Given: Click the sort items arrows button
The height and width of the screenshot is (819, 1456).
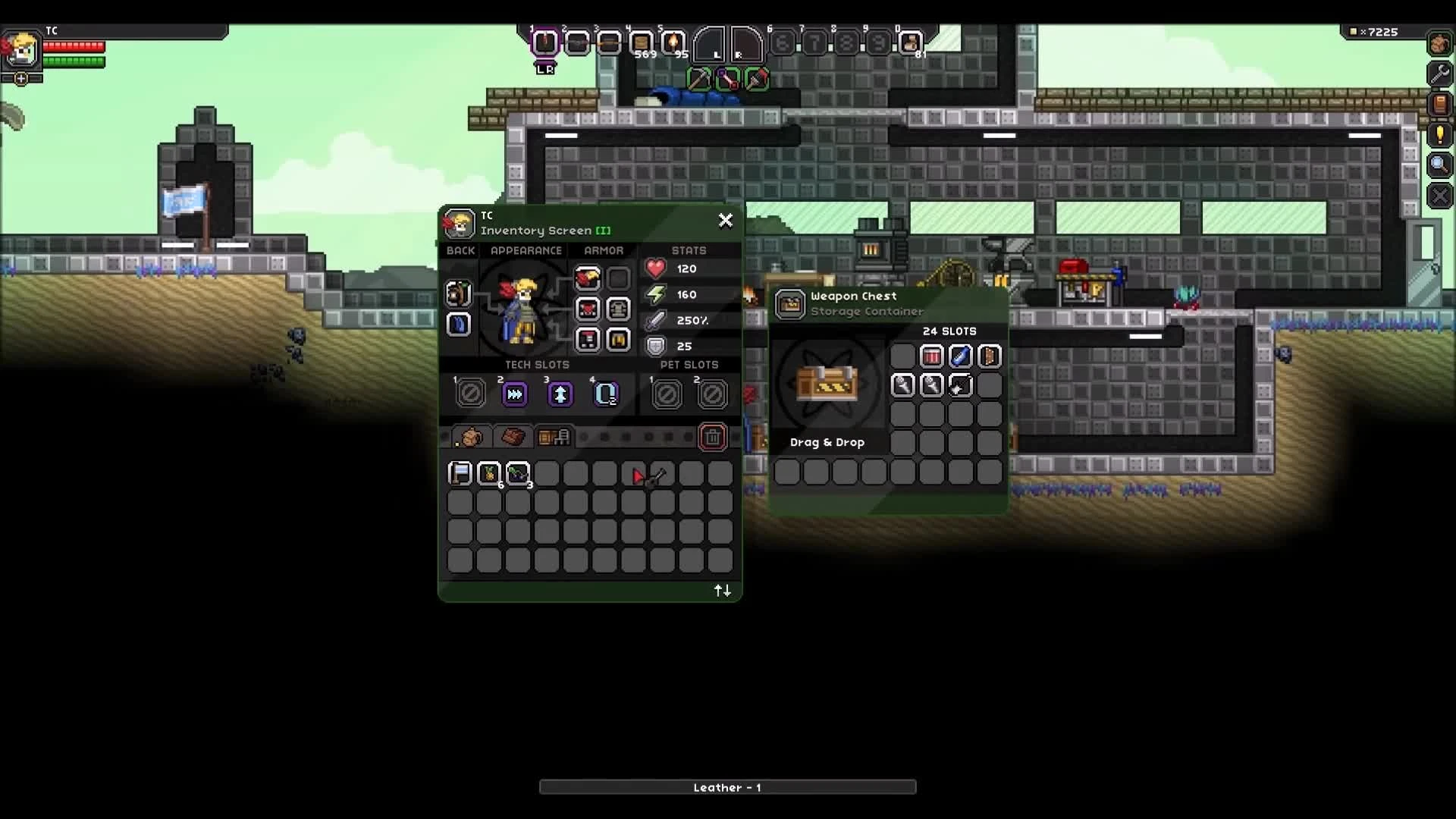Looking at the screenshot, I should 723,590.
